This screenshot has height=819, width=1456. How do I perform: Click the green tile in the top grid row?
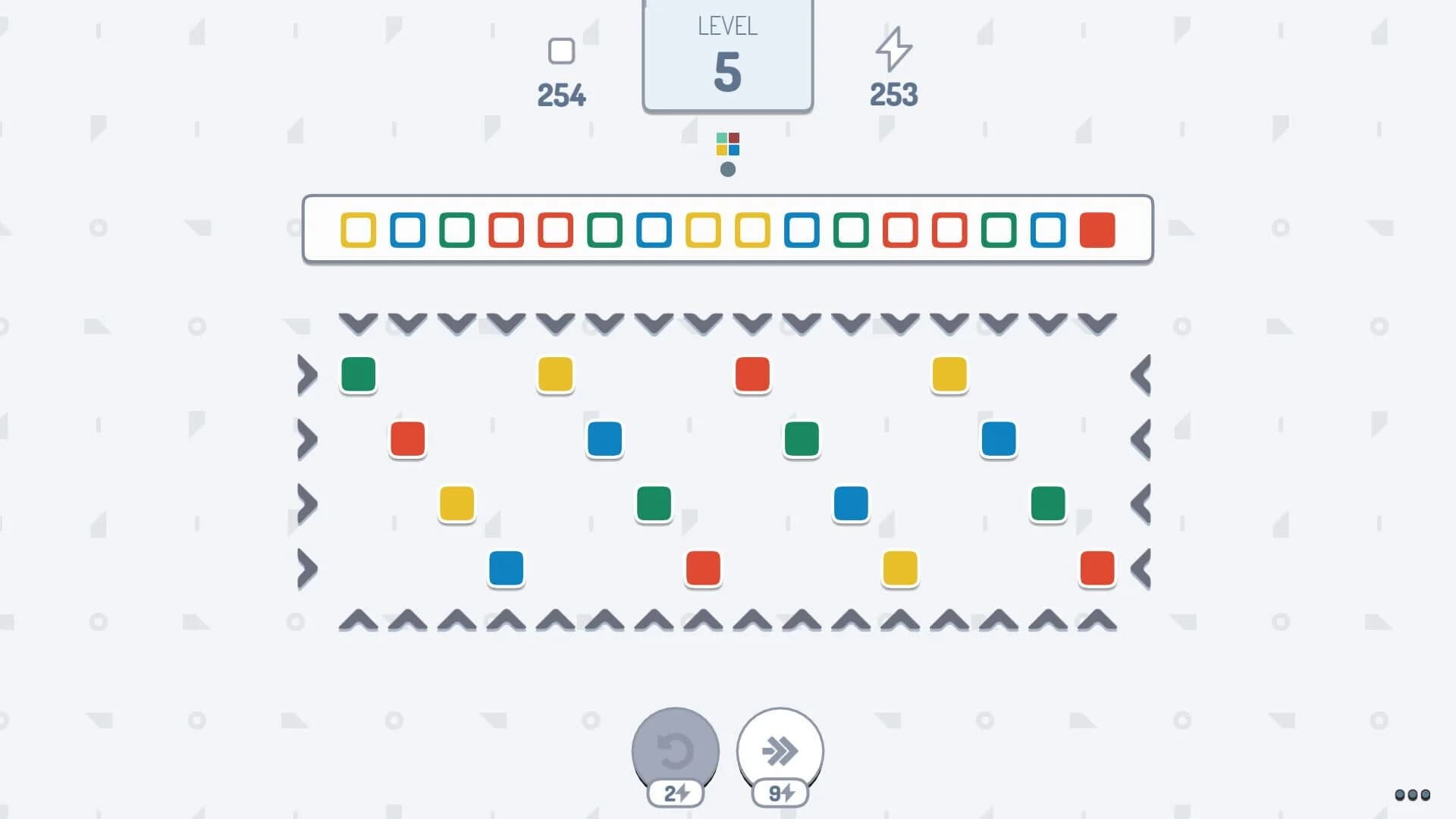point(357,374)
